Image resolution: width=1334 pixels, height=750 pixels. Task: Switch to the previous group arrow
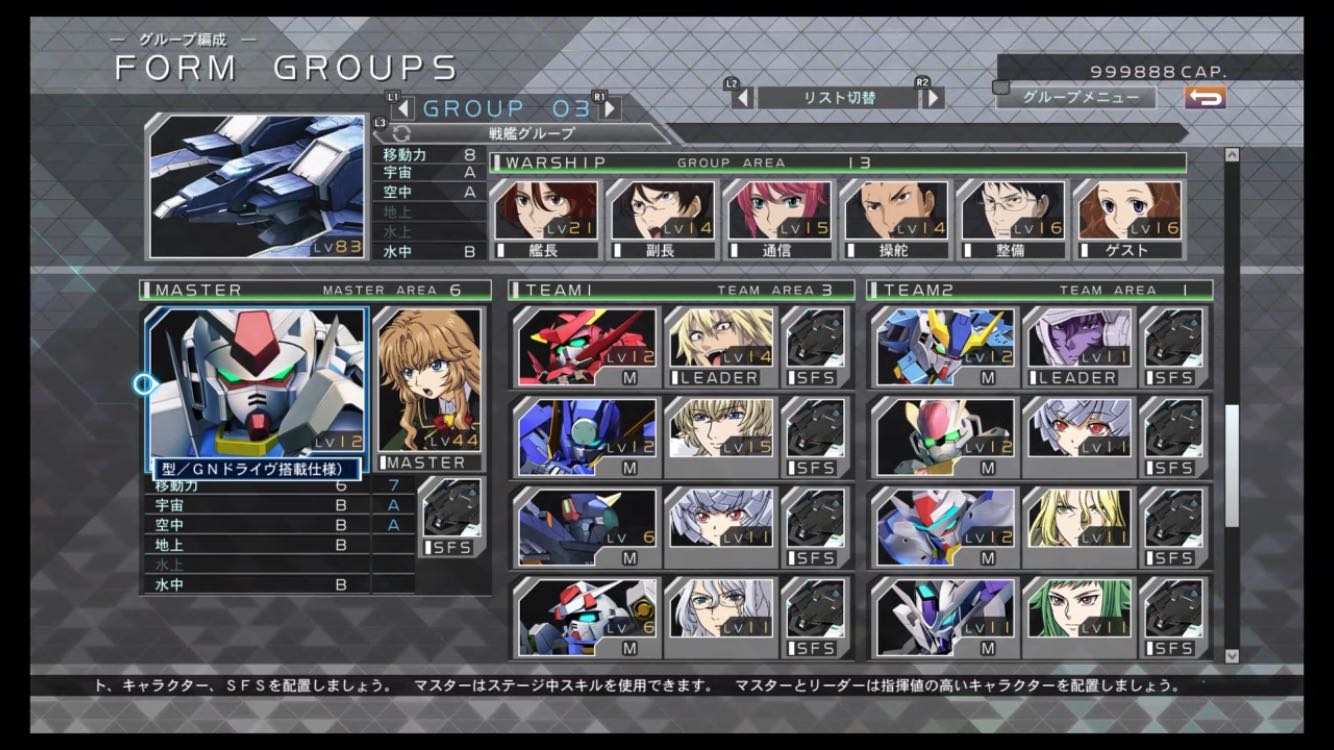click(402, 108)
